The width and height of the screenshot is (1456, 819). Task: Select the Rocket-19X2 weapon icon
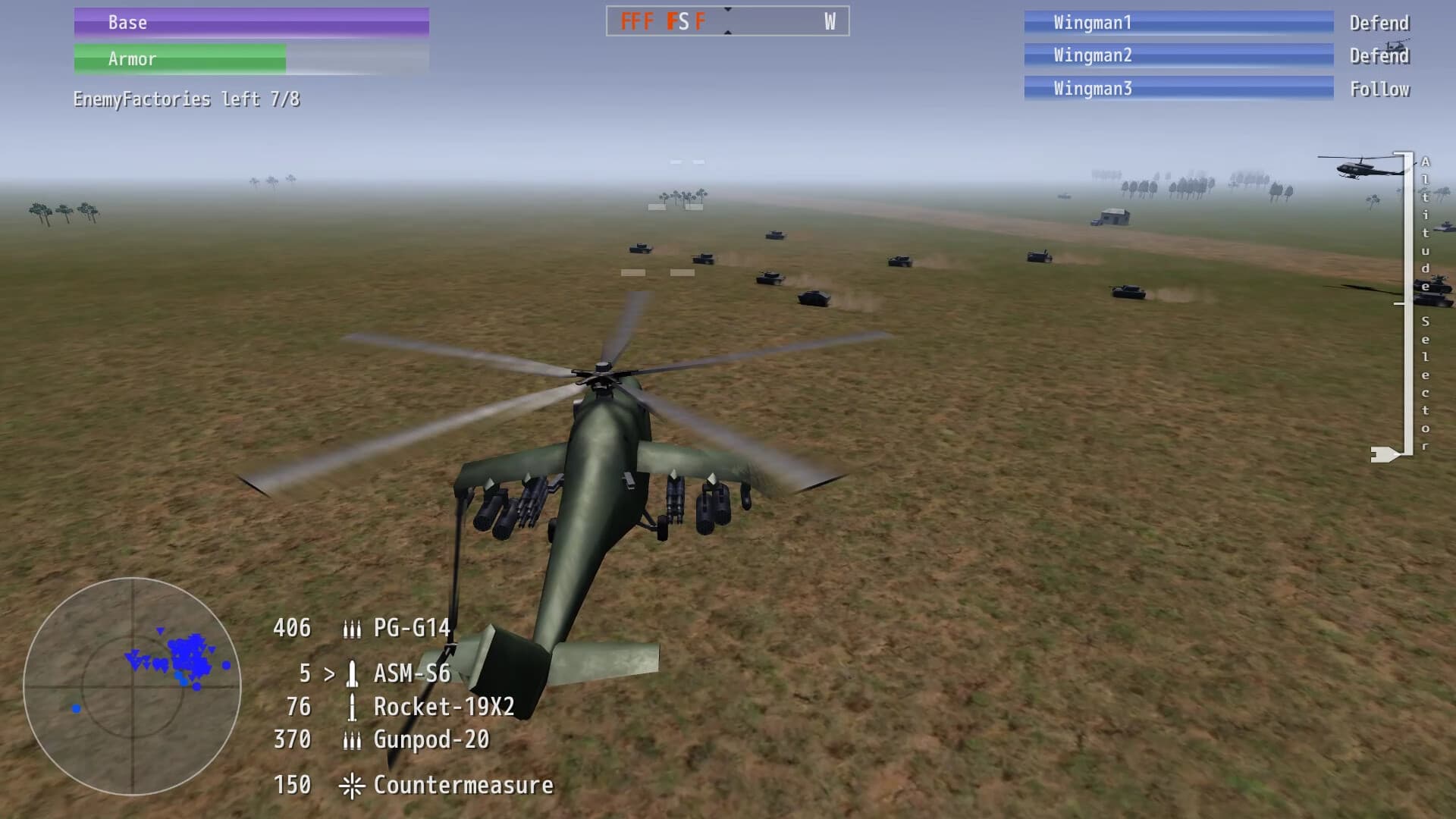[x=353, y=706]
